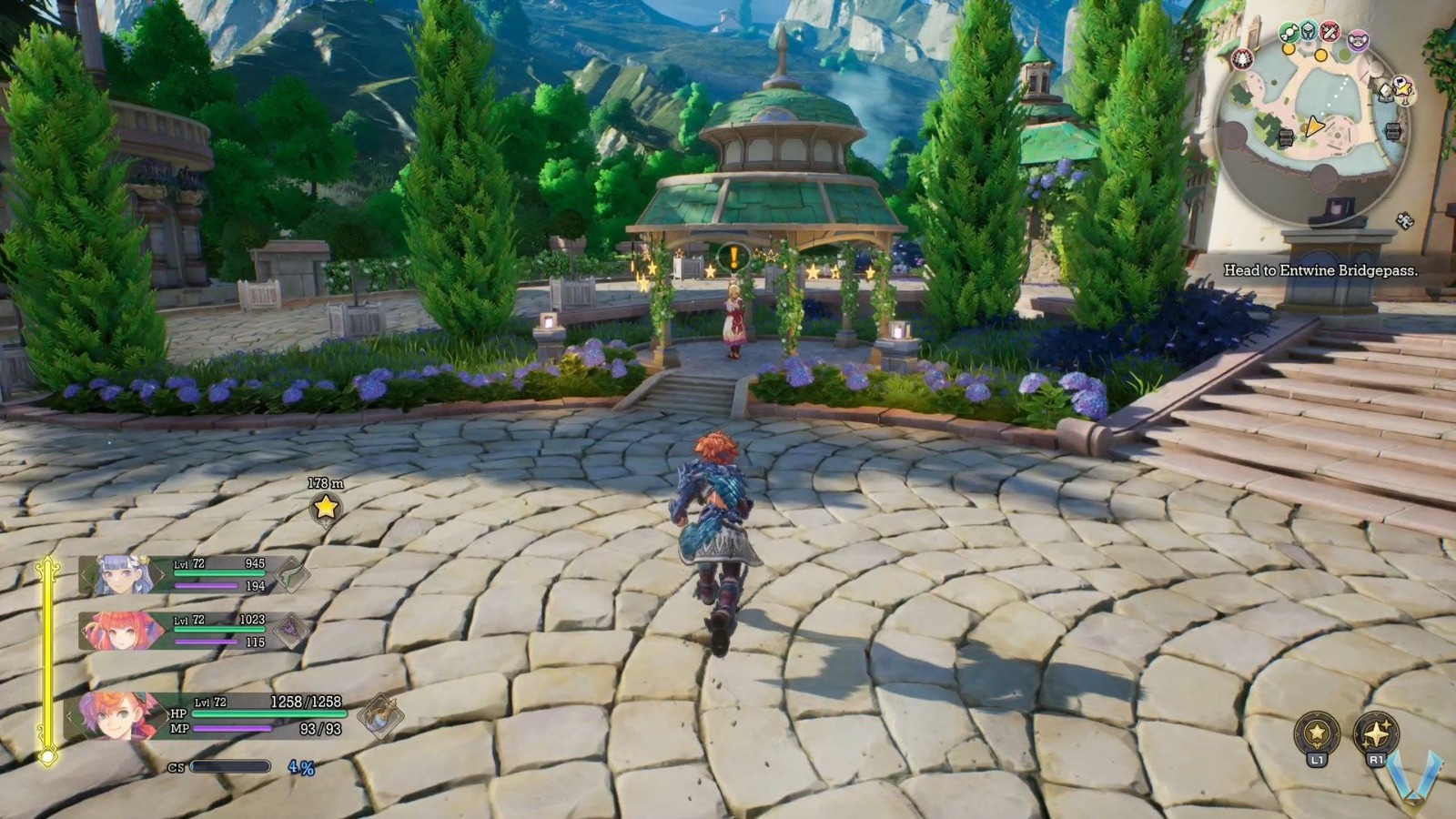The image size is (1456, 819).
Task: Select the purple mouse vendor icon on minimap
Action: pyautogui.click(x=1357, y=39)
